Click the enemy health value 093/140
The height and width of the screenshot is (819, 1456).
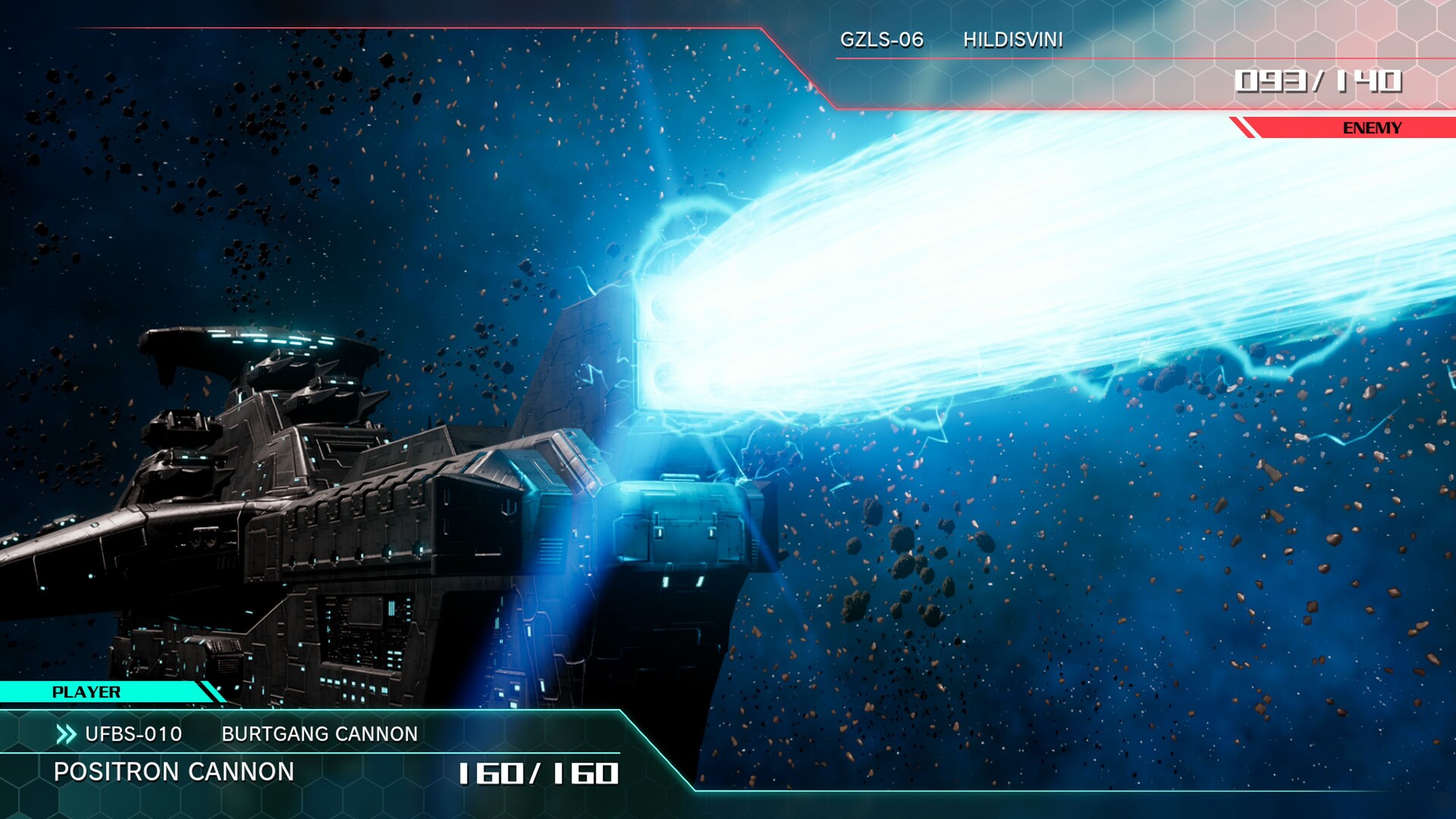point(1321,77)
